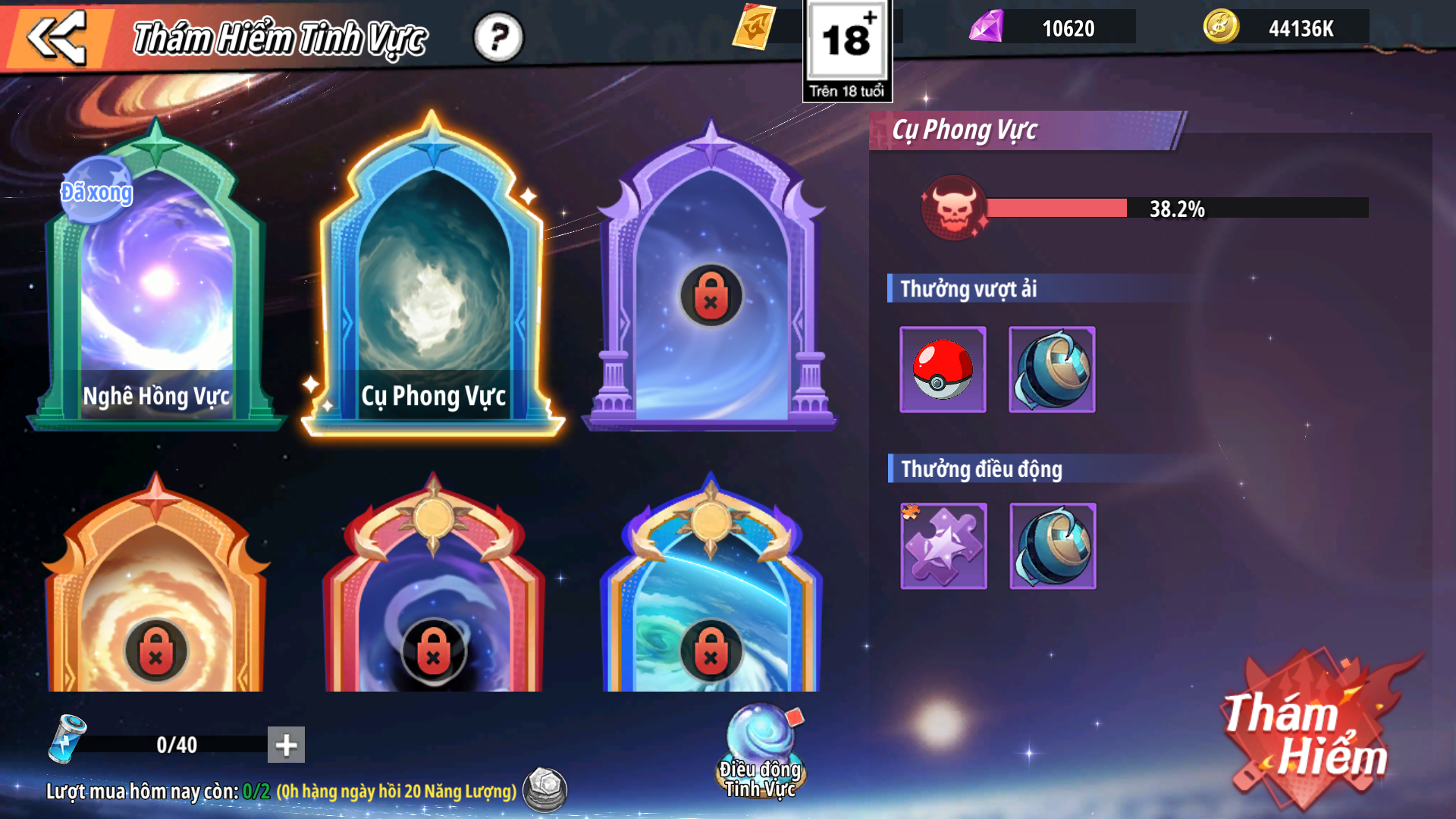Inspect the purple puzzle piece reward
This screenshot has width=1456, height=819.
pyautogui.click(x=943, y=546)
